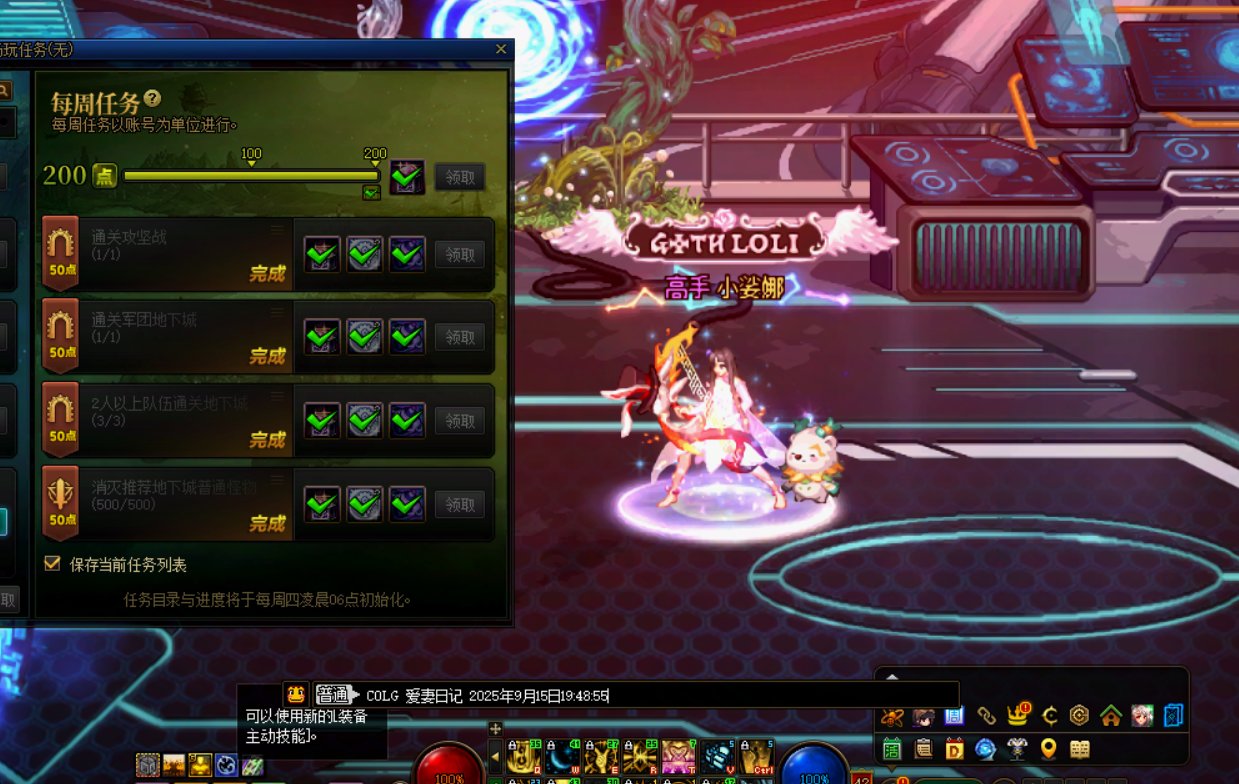Claim the 200-point weekly reward with 领取
Viewport: 1239px width, 784px height.
point(460,177)
